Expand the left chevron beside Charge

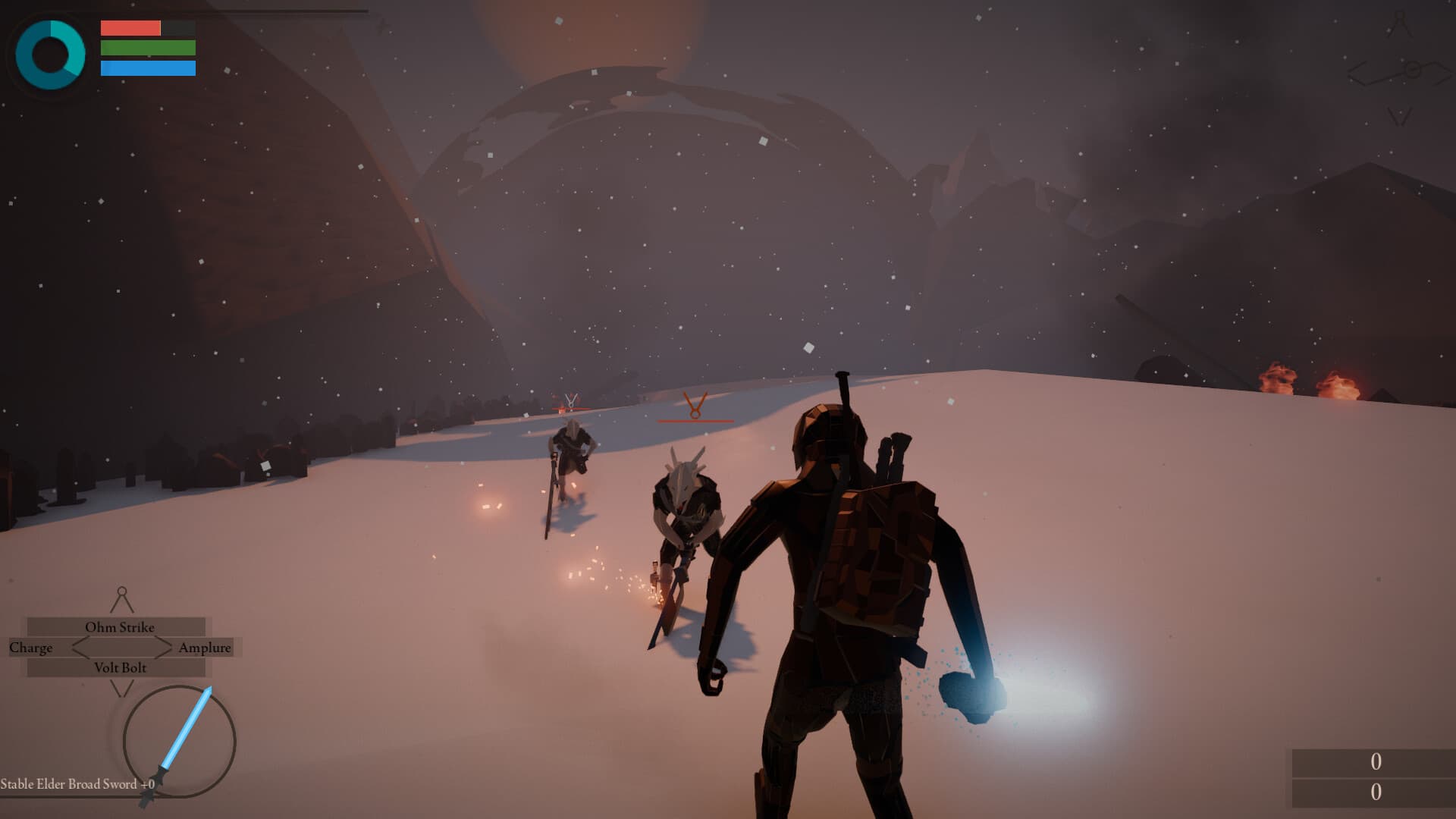[x=73, y=648]
